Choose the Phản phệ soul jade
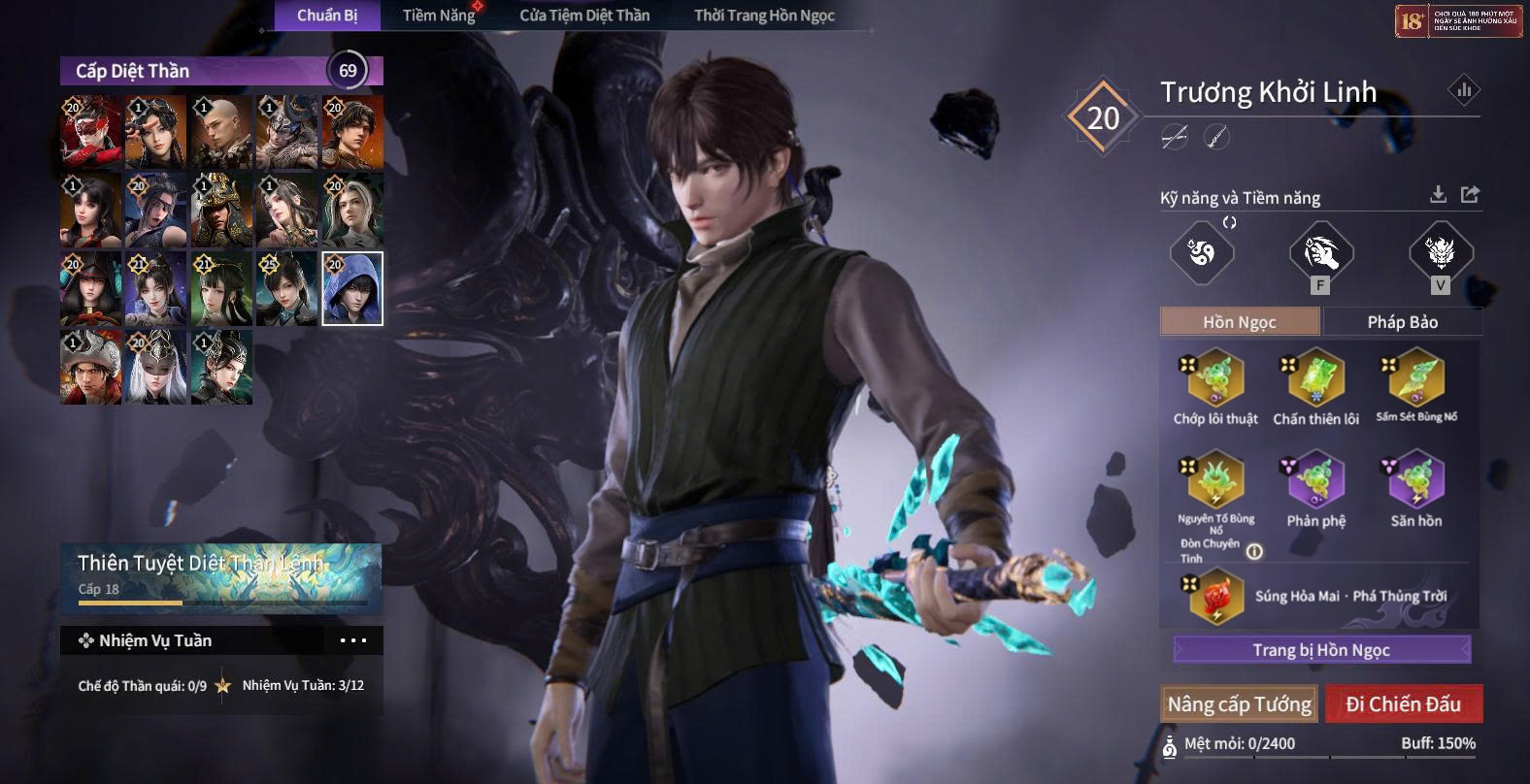 [1315, 479]
